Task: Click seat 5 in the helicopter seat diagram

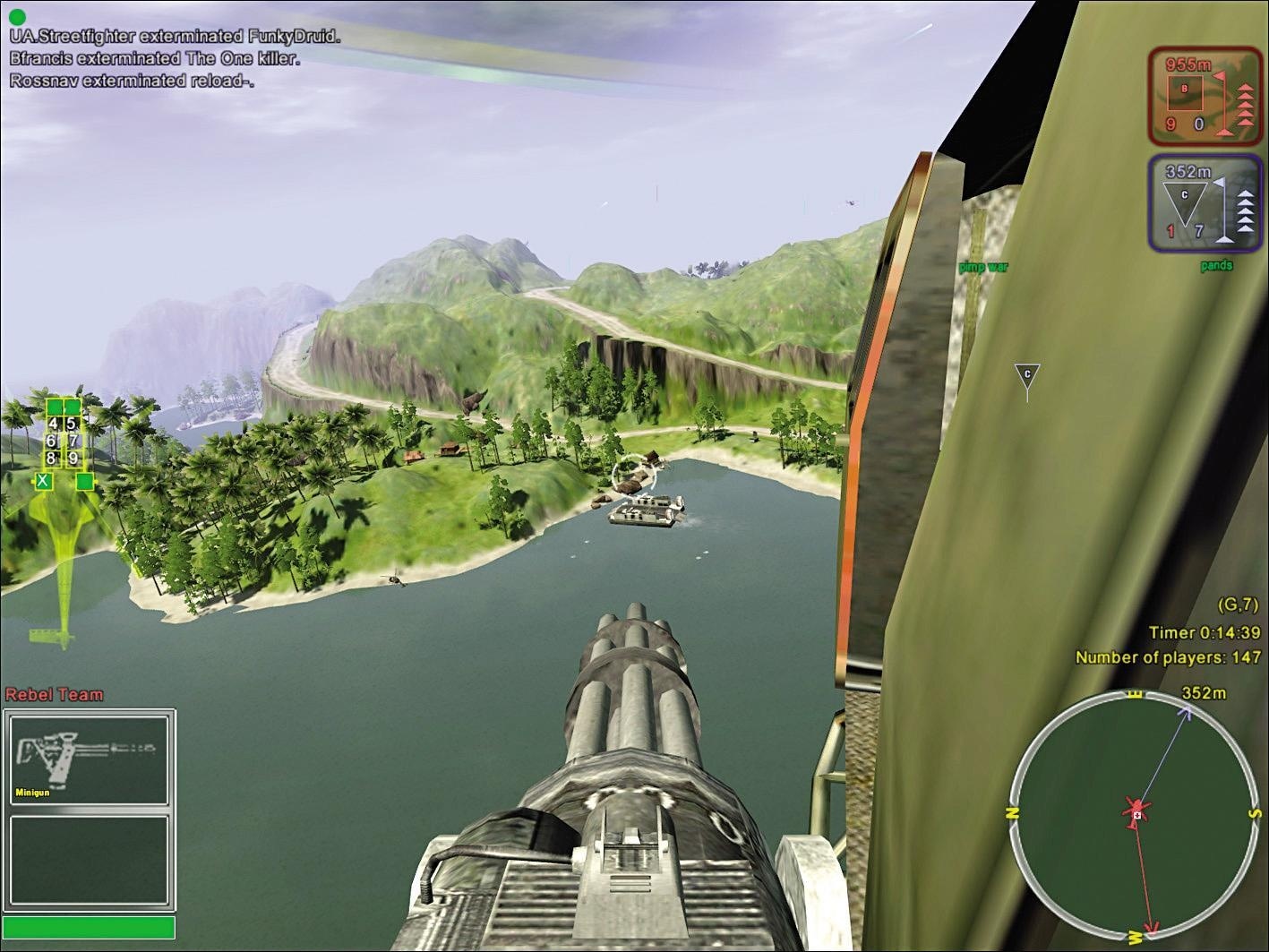Action: 71,424
